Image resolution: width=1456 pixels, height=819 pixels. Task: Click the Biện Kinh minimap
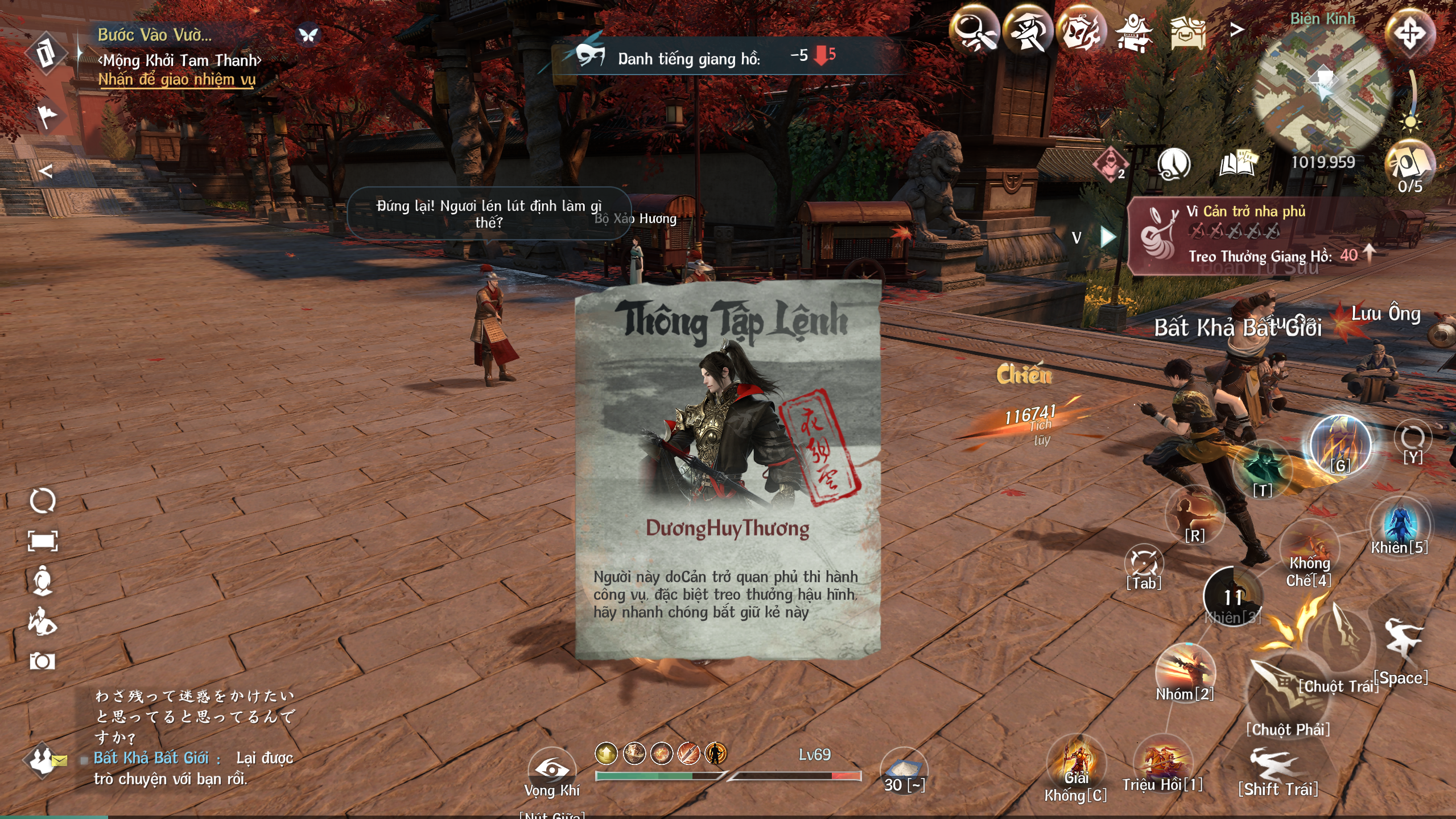1324,91
